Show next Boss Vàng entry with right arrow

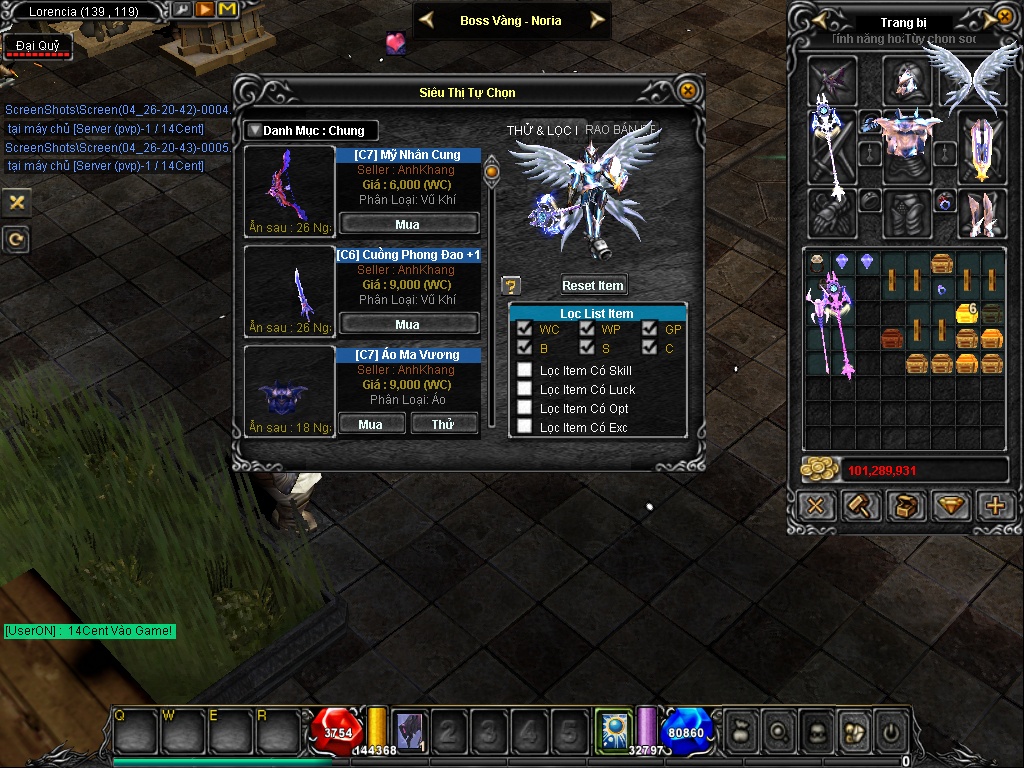[597, 20]
